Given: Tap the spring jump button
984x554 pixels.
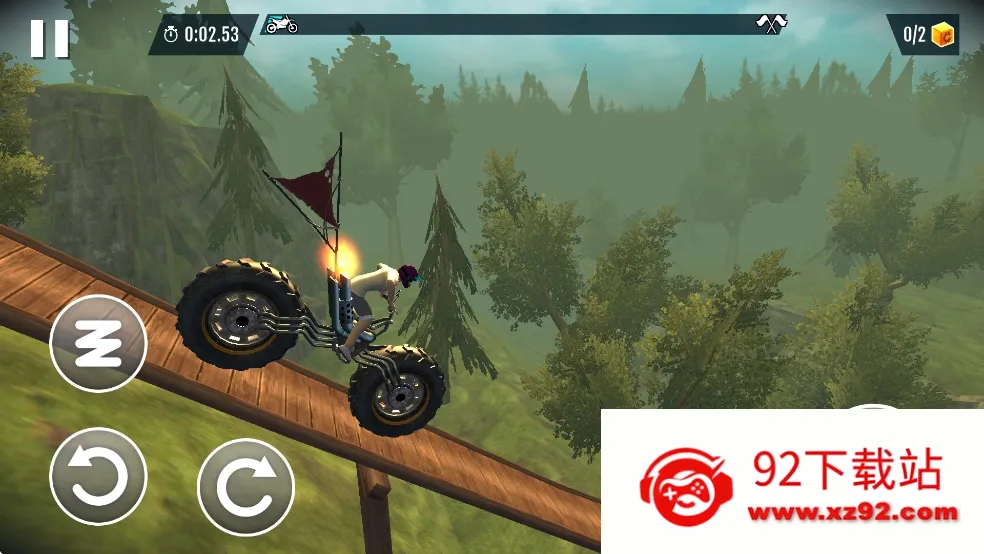Looking at the screenshot, I should point(98,343).
